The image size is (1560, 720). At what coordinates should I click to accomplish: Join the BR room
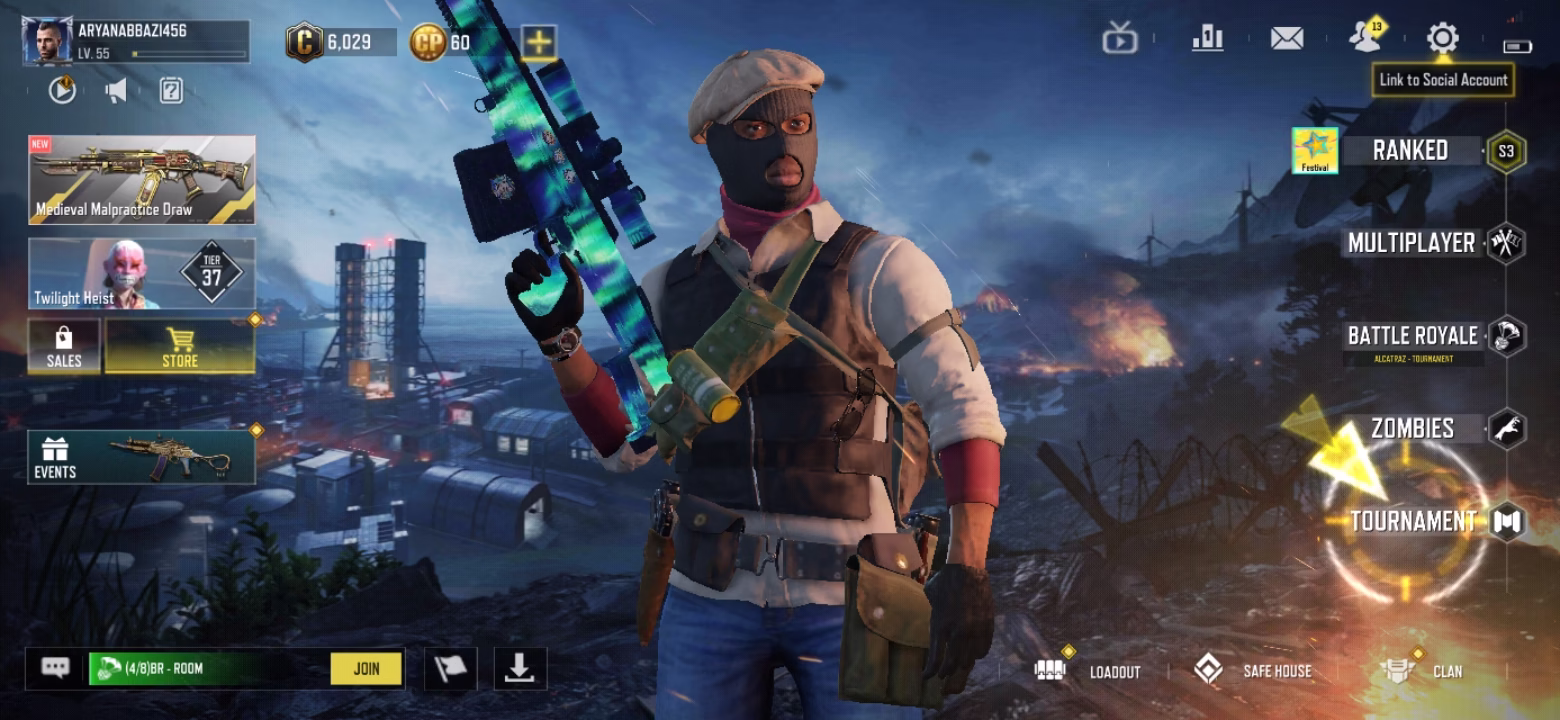pos(366,669)
